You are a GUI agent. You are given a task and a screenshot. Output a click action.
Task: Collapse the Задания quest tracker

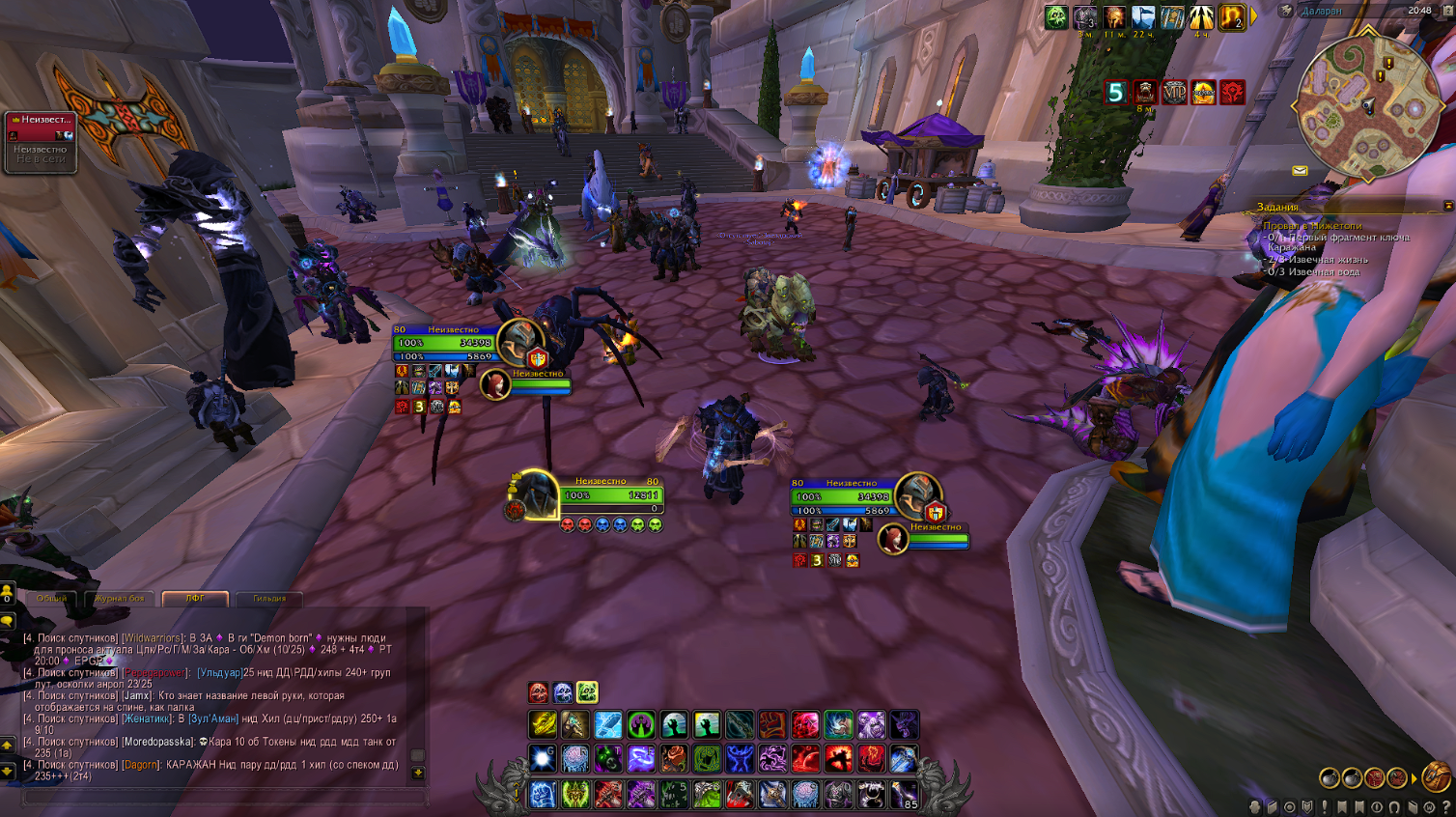(1447, 206)
